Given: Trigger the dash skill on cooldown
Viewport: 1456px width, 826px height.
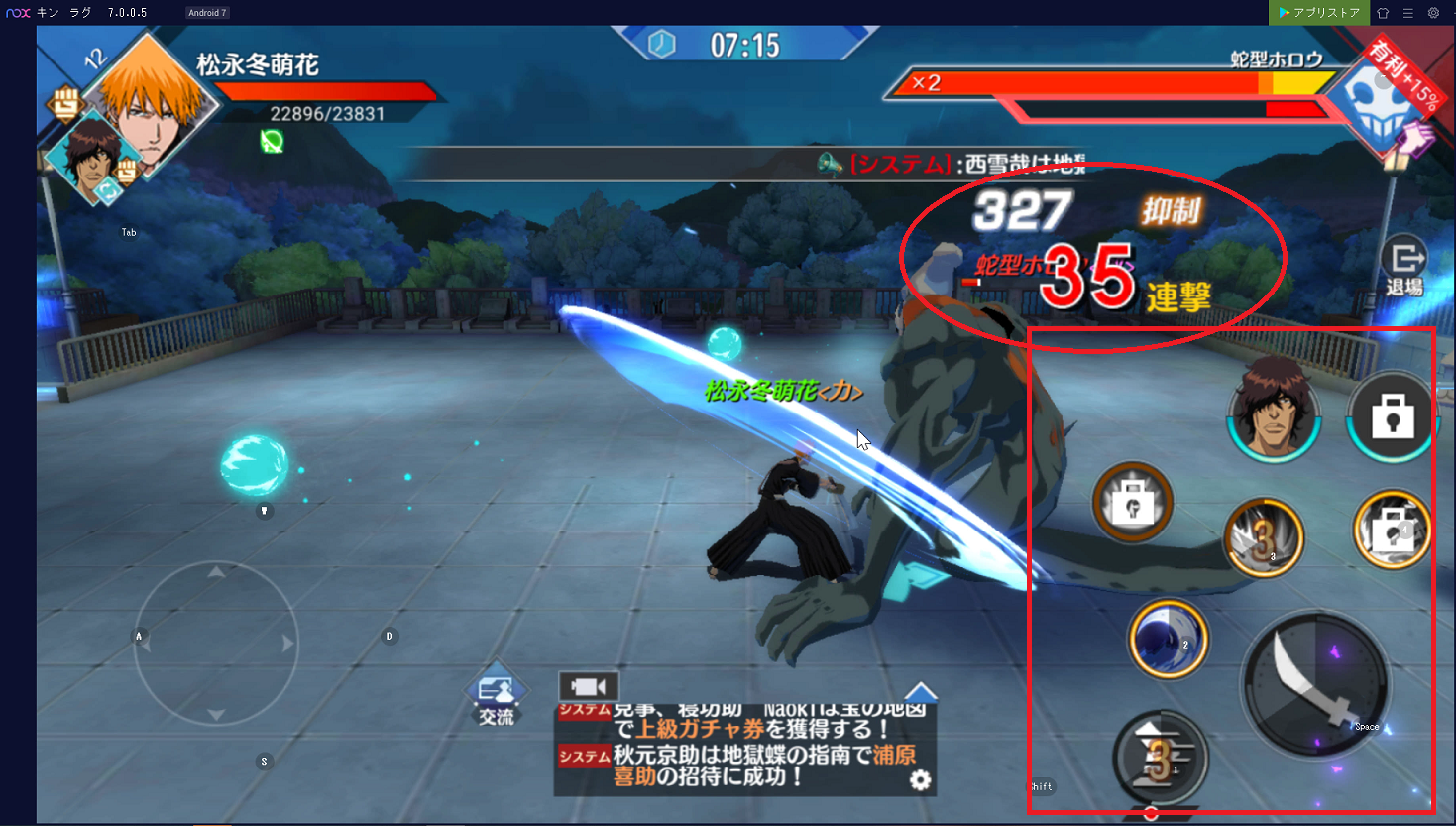Looking at the screenshot, I should click(1159, 758).
